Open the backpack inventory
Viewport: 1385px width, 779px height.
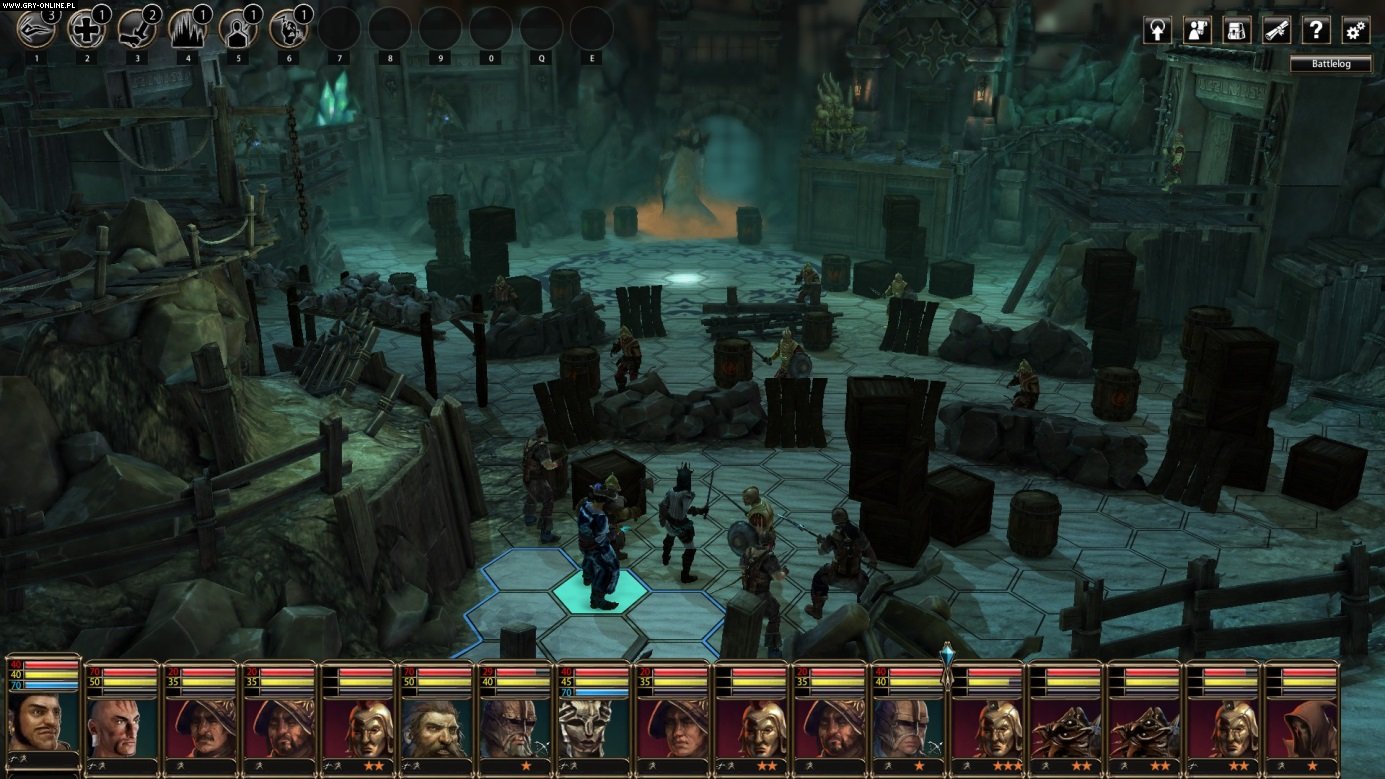[1237, 30]
